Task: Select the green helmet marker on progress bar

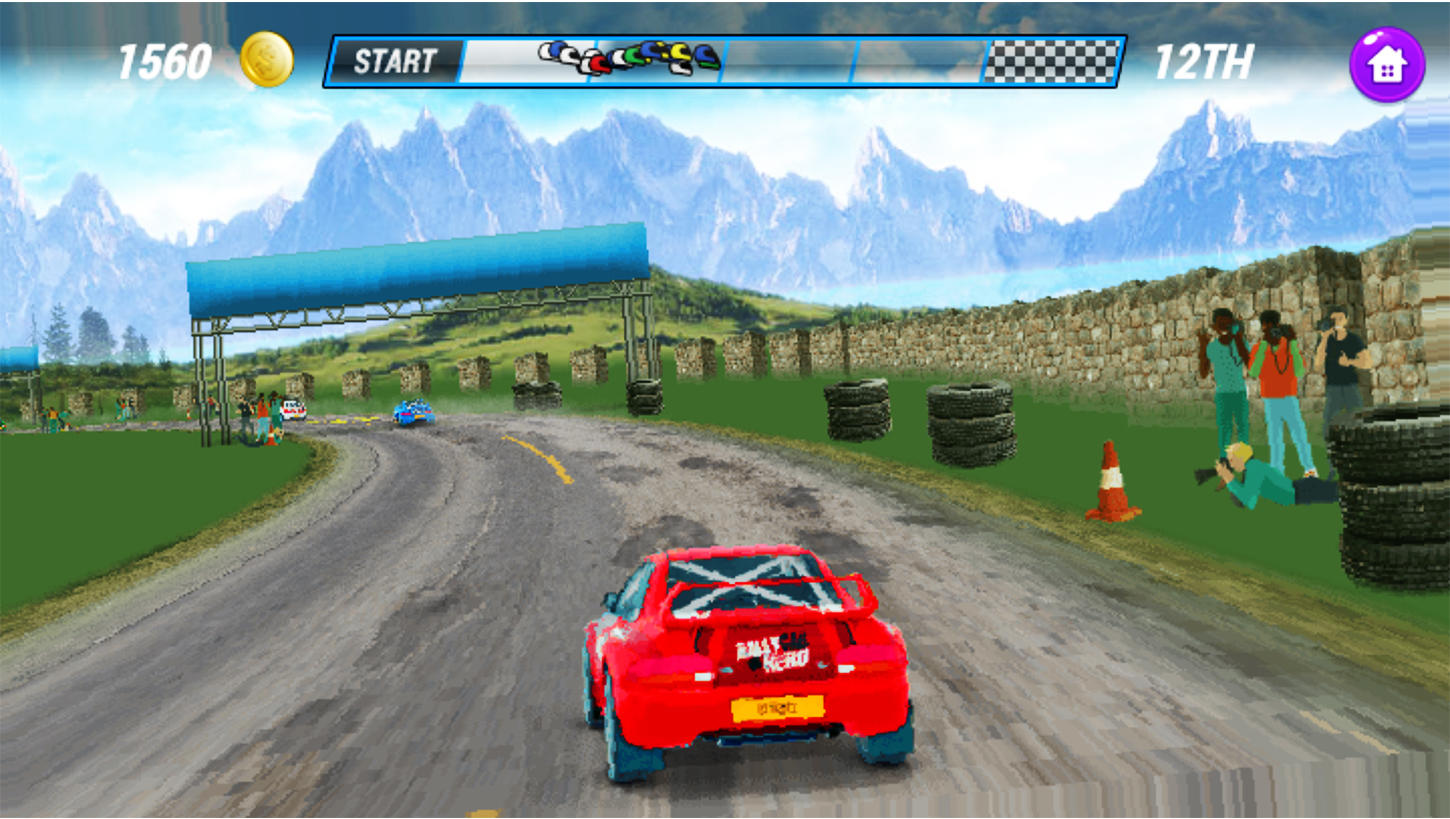Action: coord(632,56)
